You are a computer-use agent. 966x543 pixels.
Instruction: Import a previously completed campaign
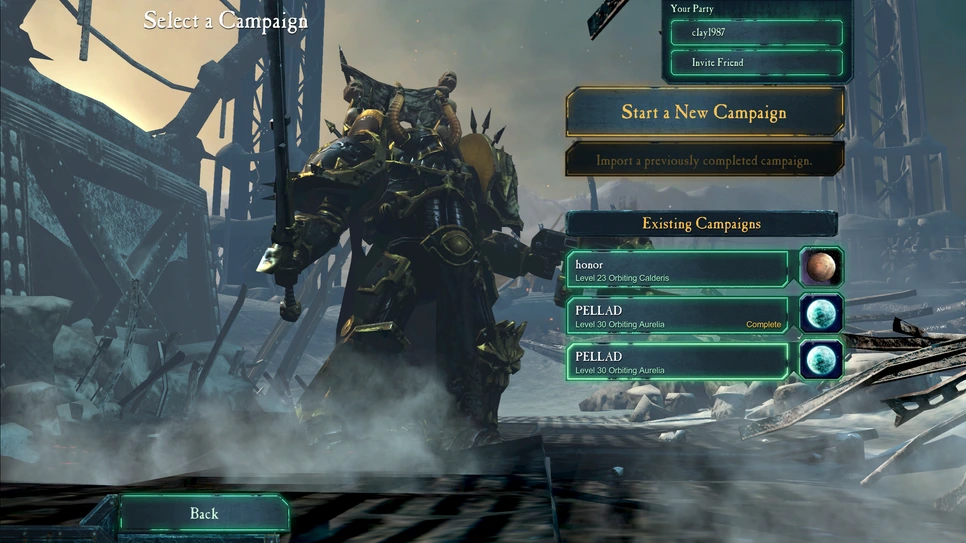704,160
